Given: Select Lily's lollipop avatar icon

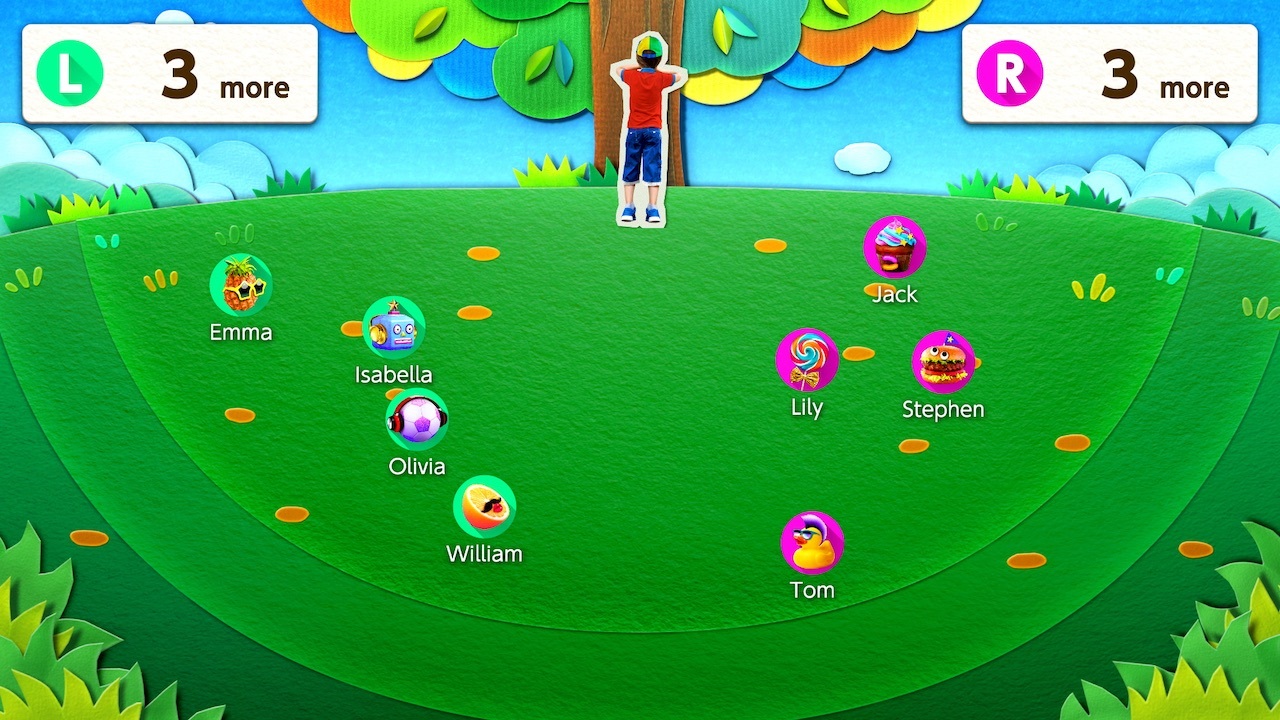Looking at the screenshot, I should click(x=806, y=361).
